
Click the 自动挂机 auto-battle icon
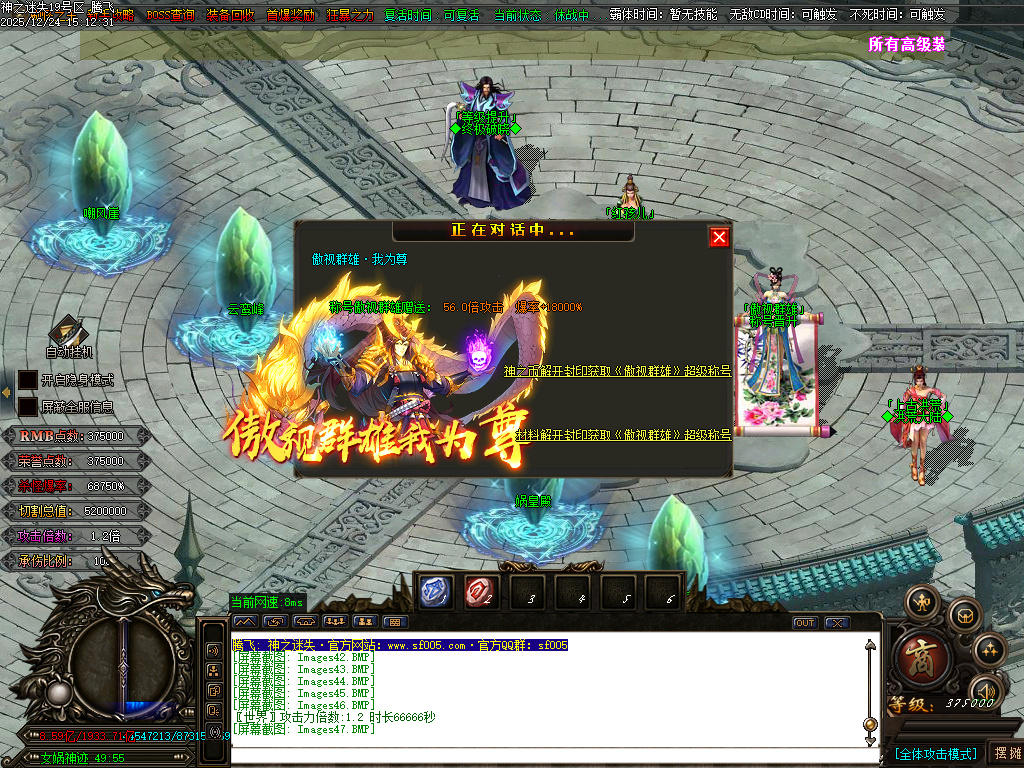68,335
